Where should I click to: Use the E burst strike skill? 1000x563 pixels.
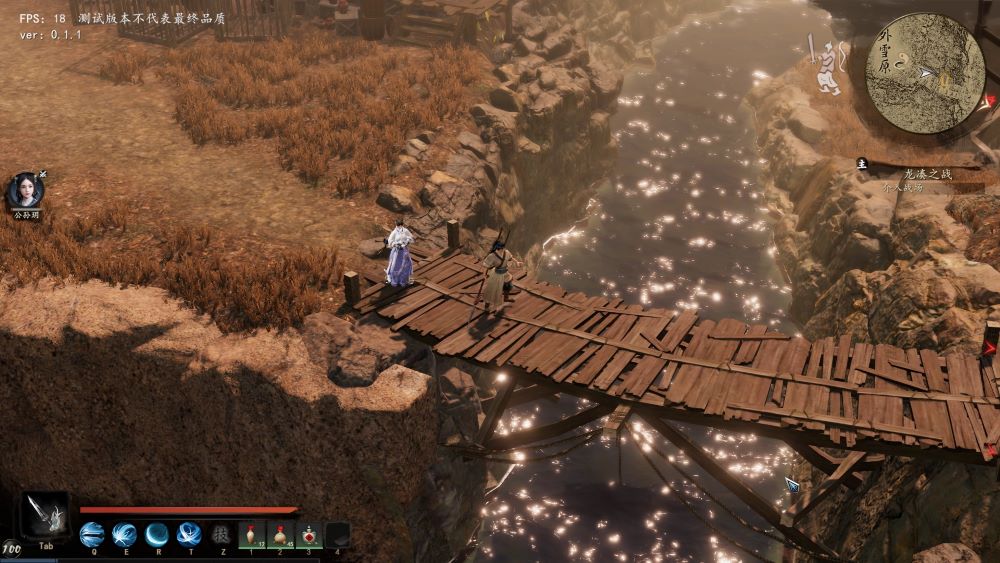point(124,534)
